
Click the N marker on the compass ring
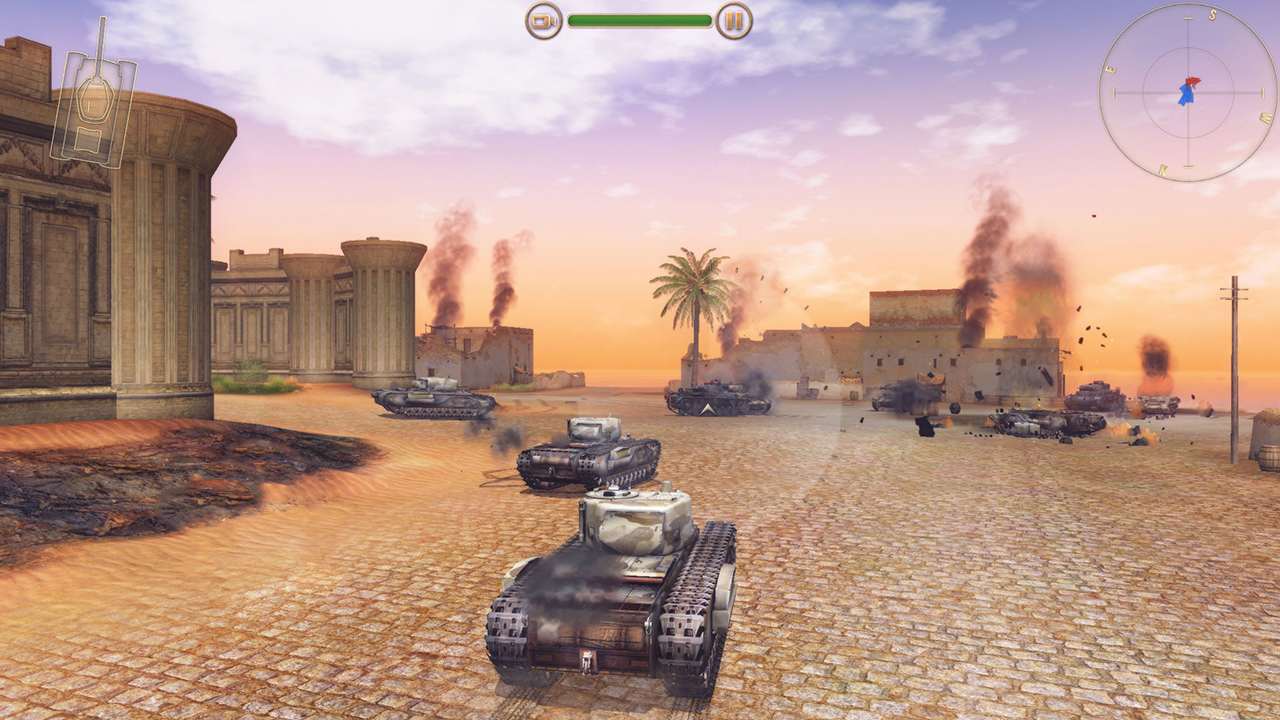click(1163, 168)
